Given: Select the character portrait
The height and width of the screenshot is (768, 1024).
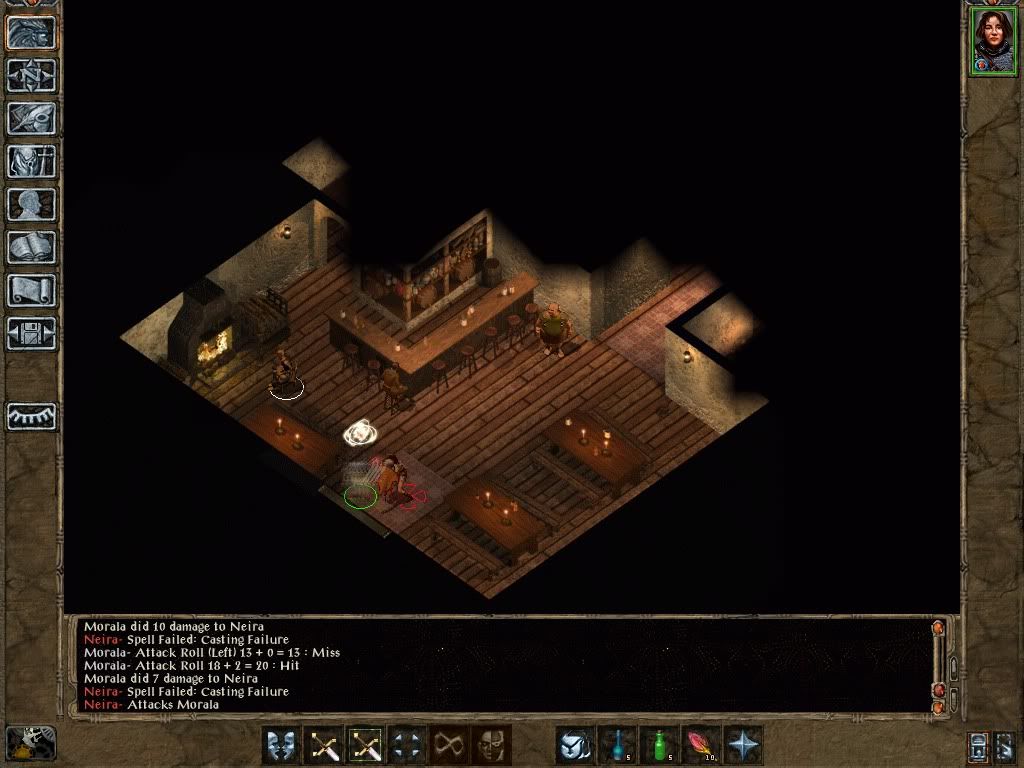Looking at the screenshot, I should [x=992, y=40].
